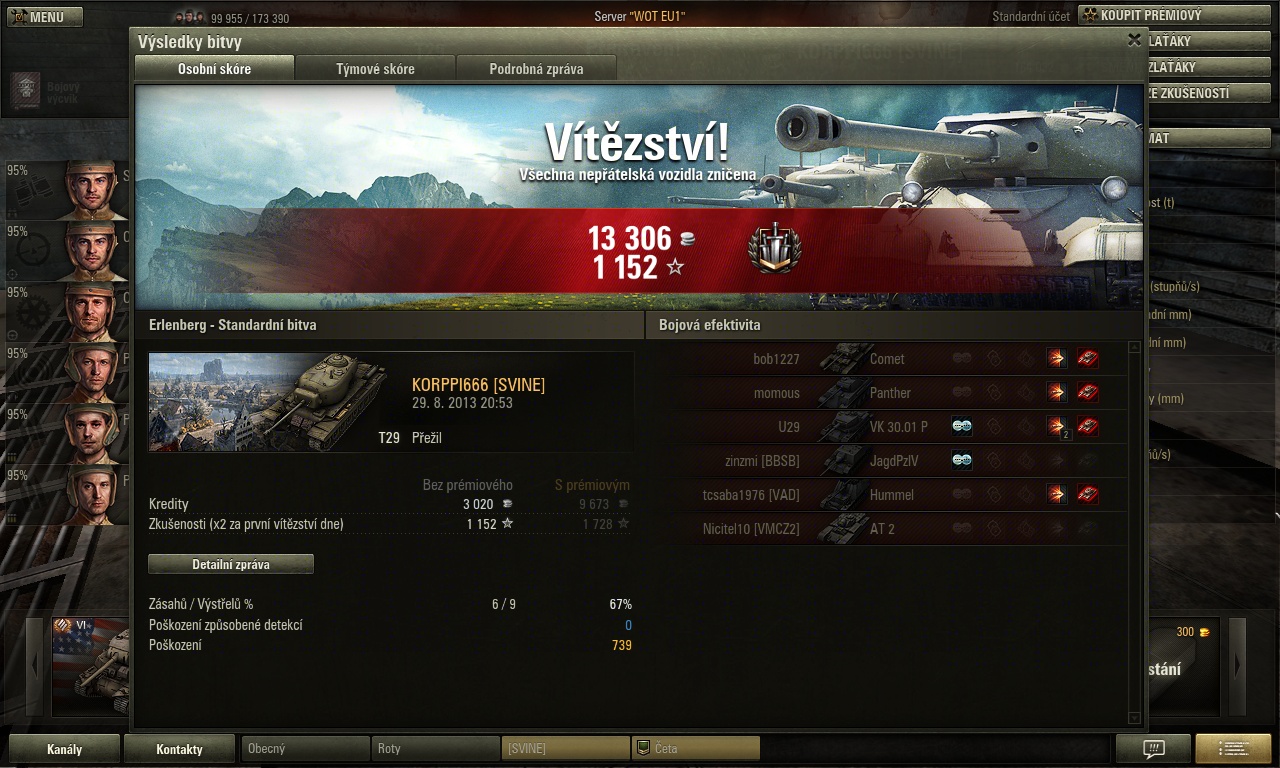The image size is (1280, 768).
Task: Switch to the Týmové skóre tab
Action: [375, 69]
